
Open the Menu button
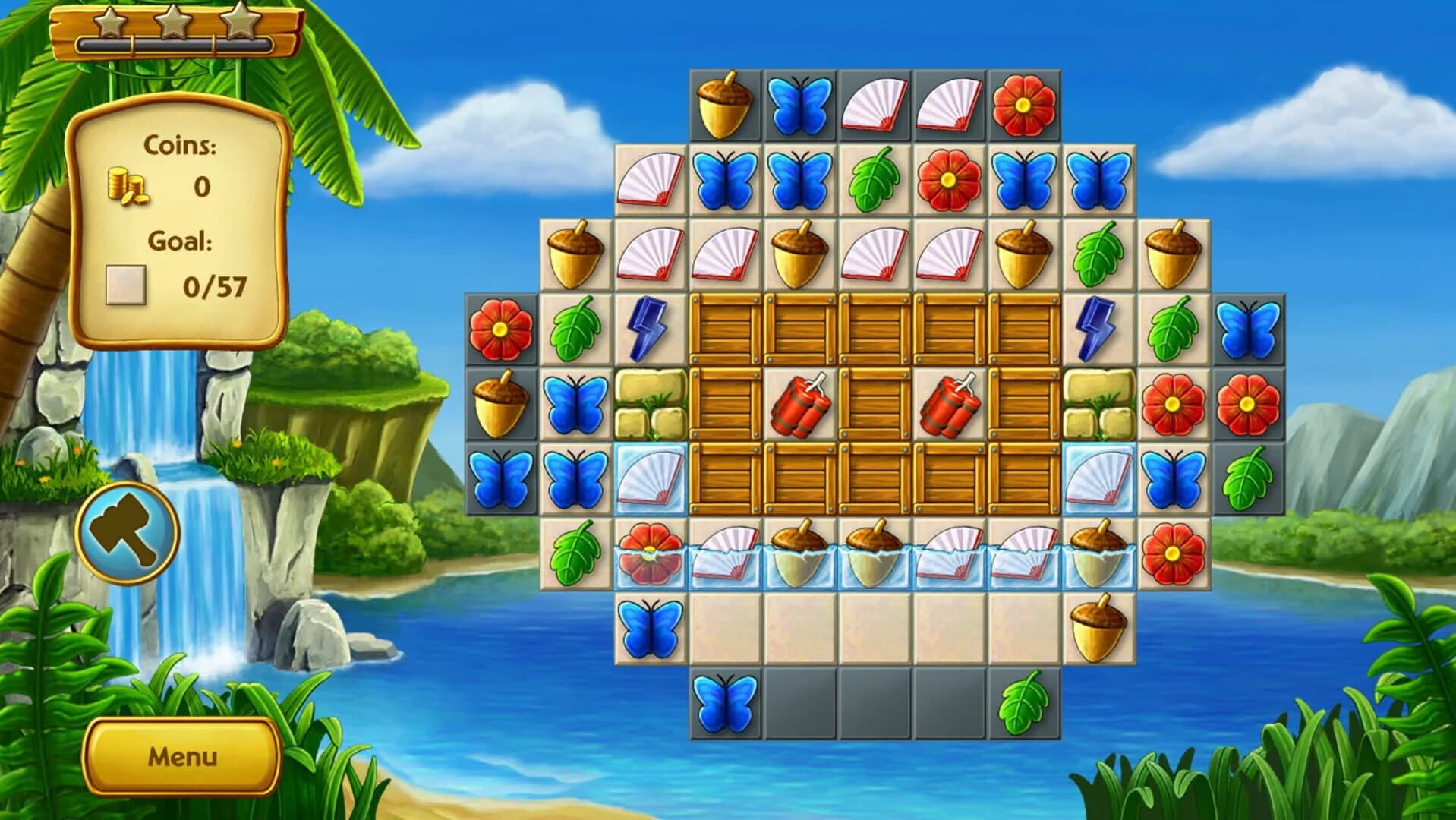click(181, 757)
